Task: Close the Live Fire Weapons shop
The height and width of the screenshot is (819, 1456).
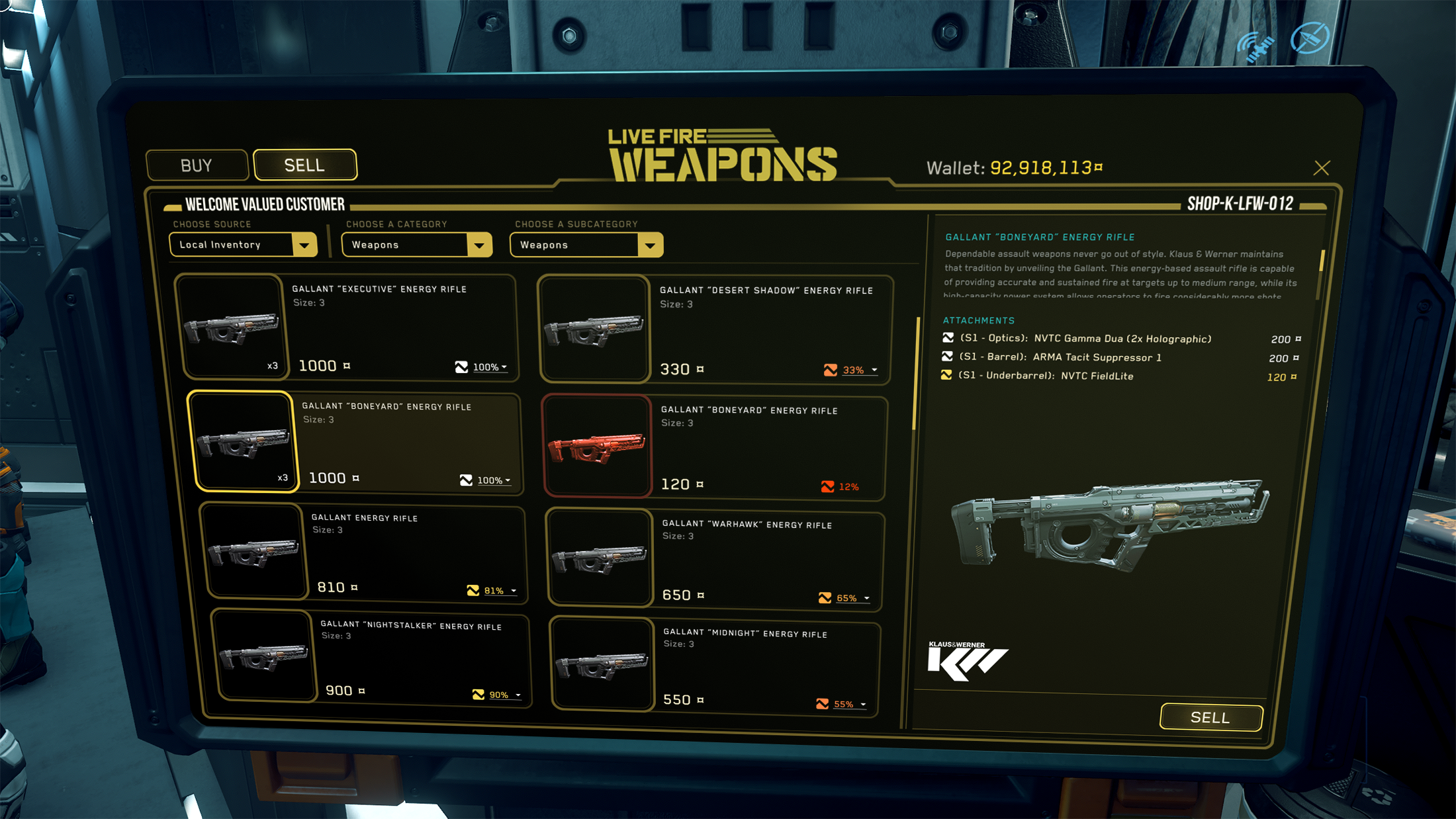Action: click(x=1321, y=168)
